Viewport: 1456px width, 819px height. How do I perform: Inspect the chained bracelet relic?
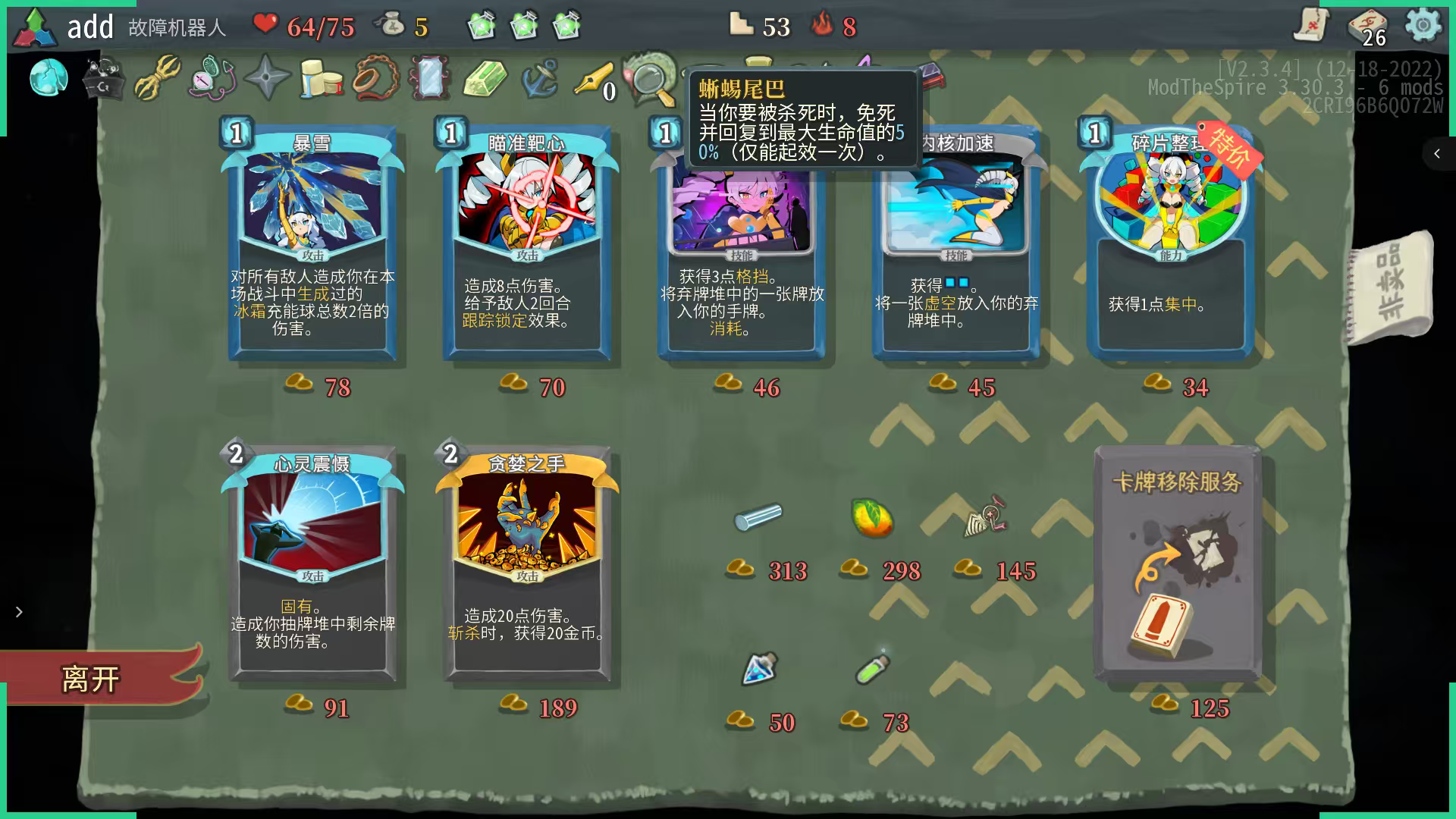(376, 77)
